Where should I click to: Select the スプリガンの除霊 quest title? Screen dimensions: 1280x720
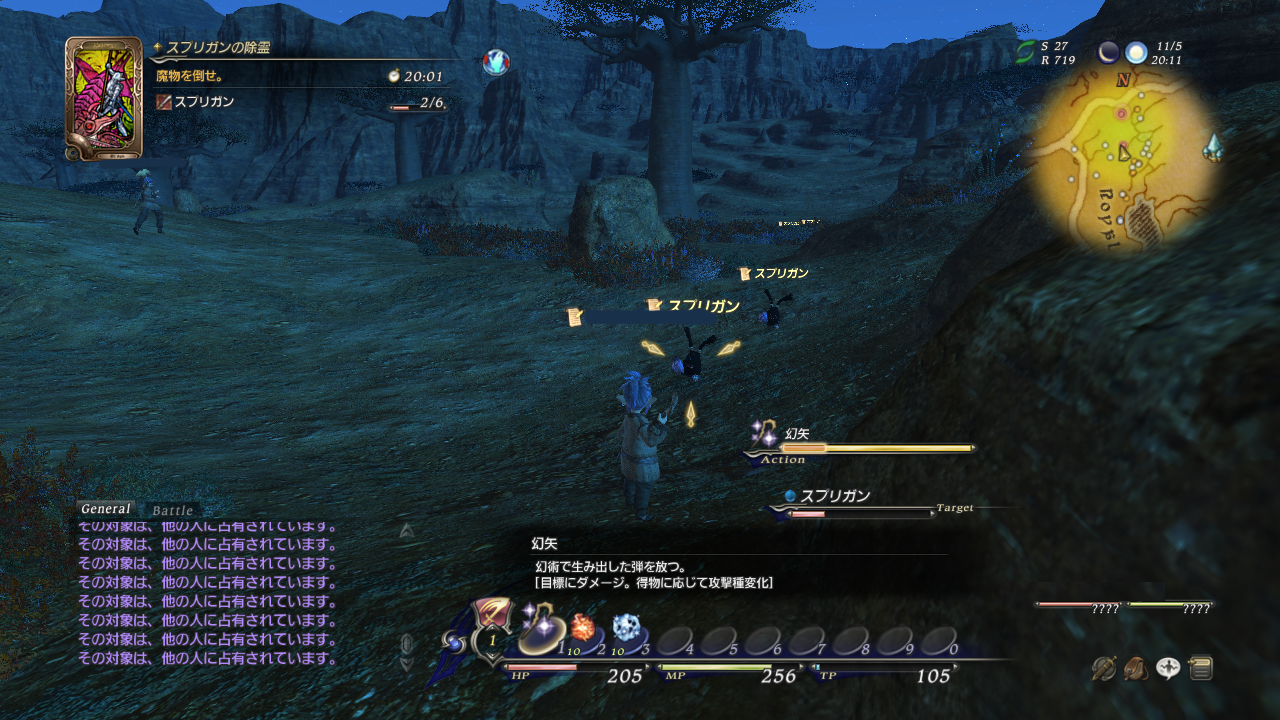pos(218,47)
